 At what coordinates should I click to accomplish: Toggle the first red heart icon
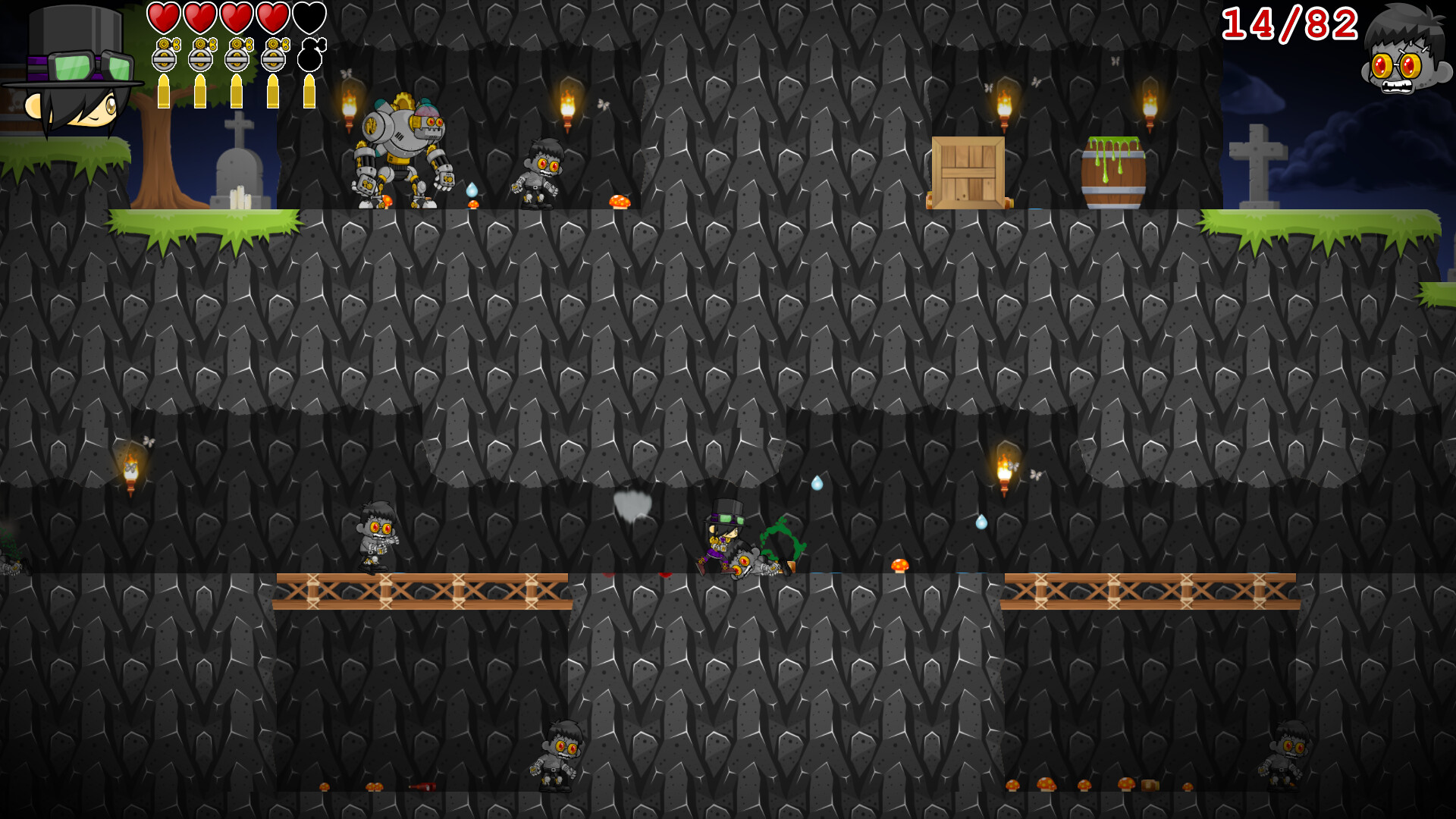click(162, 19)
